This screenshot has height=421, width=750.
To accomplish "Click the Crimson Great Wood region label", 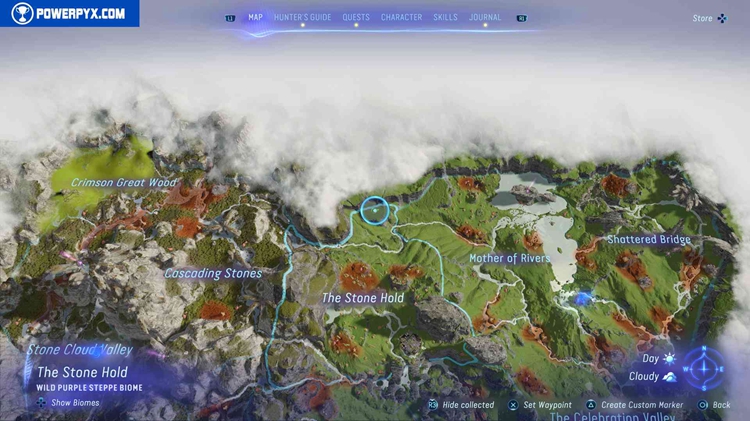I will pos(123,183).
